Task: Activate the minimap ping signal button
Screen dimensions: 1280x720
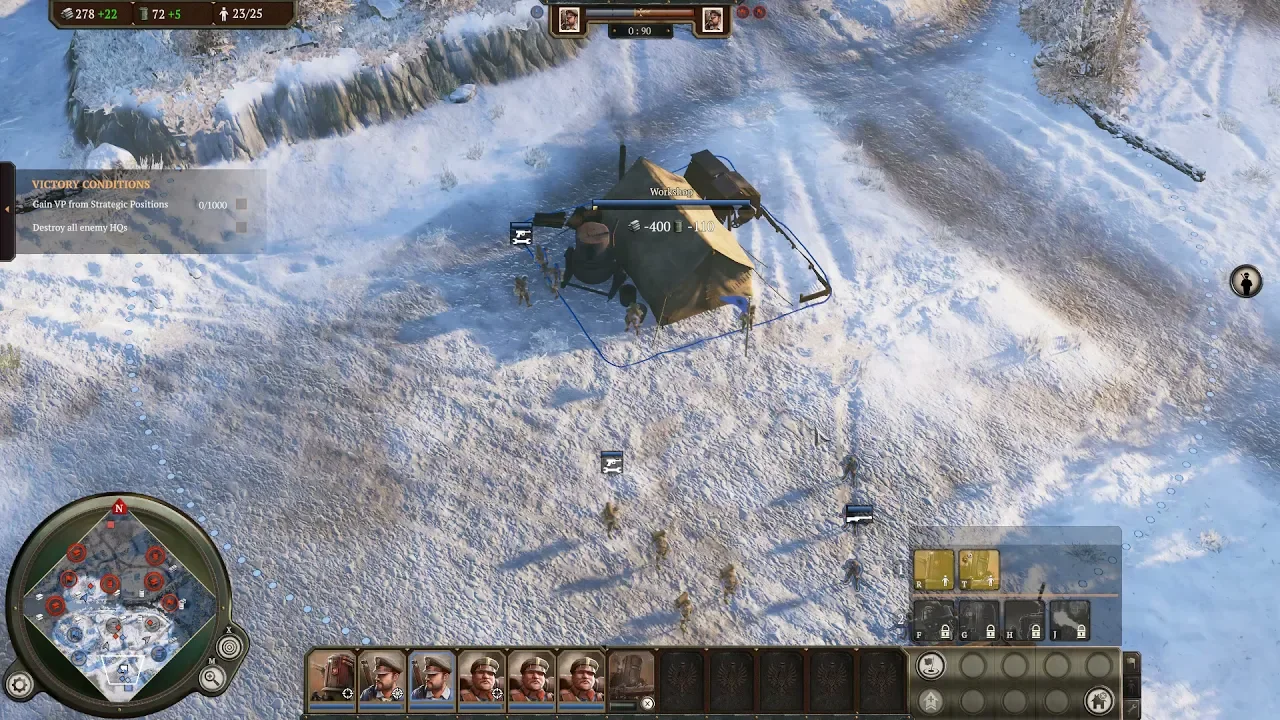Action: tap(229, 647)
